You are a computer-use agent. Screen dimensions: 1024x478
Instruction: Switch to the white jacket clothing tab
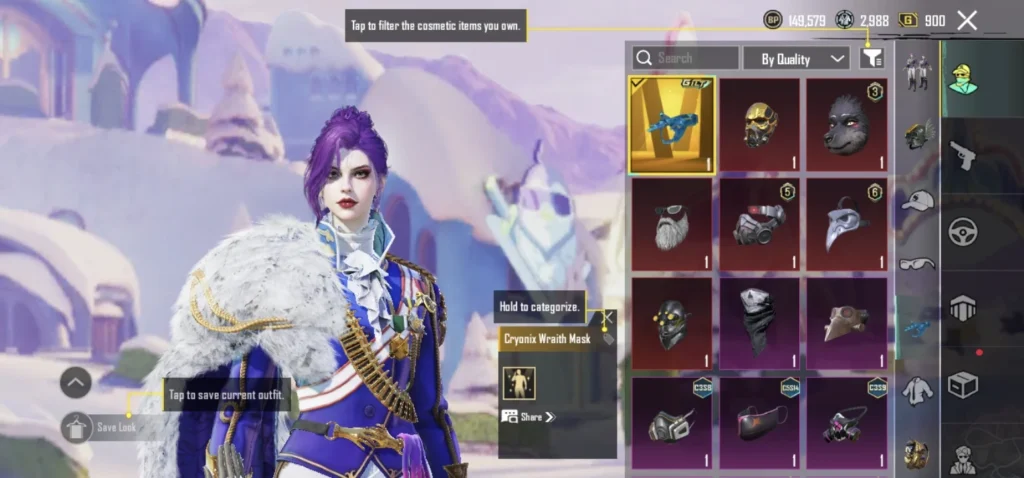[916, 390]
